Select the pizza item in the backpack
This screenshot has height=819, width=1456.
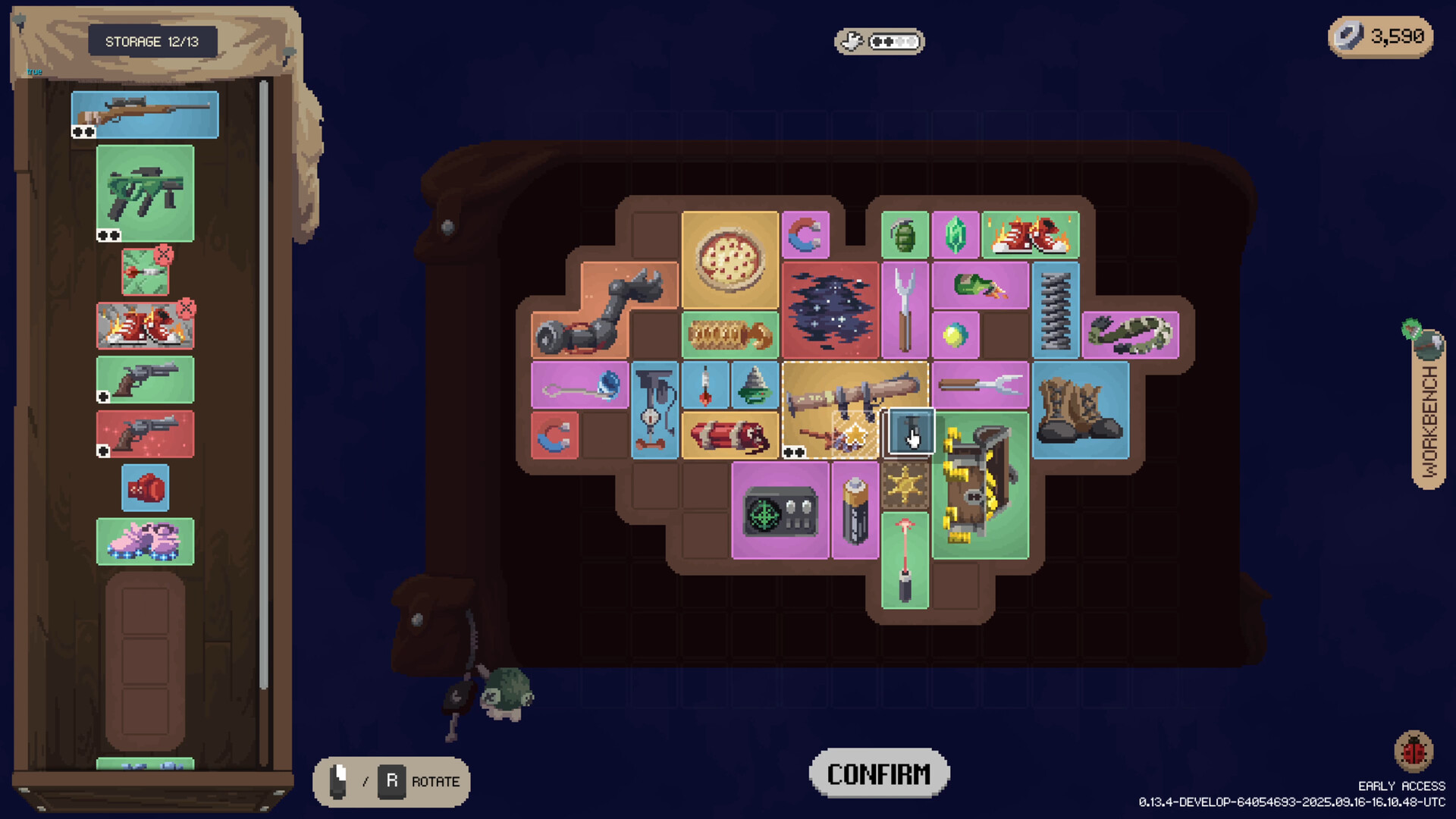click(x=730, y=260)
